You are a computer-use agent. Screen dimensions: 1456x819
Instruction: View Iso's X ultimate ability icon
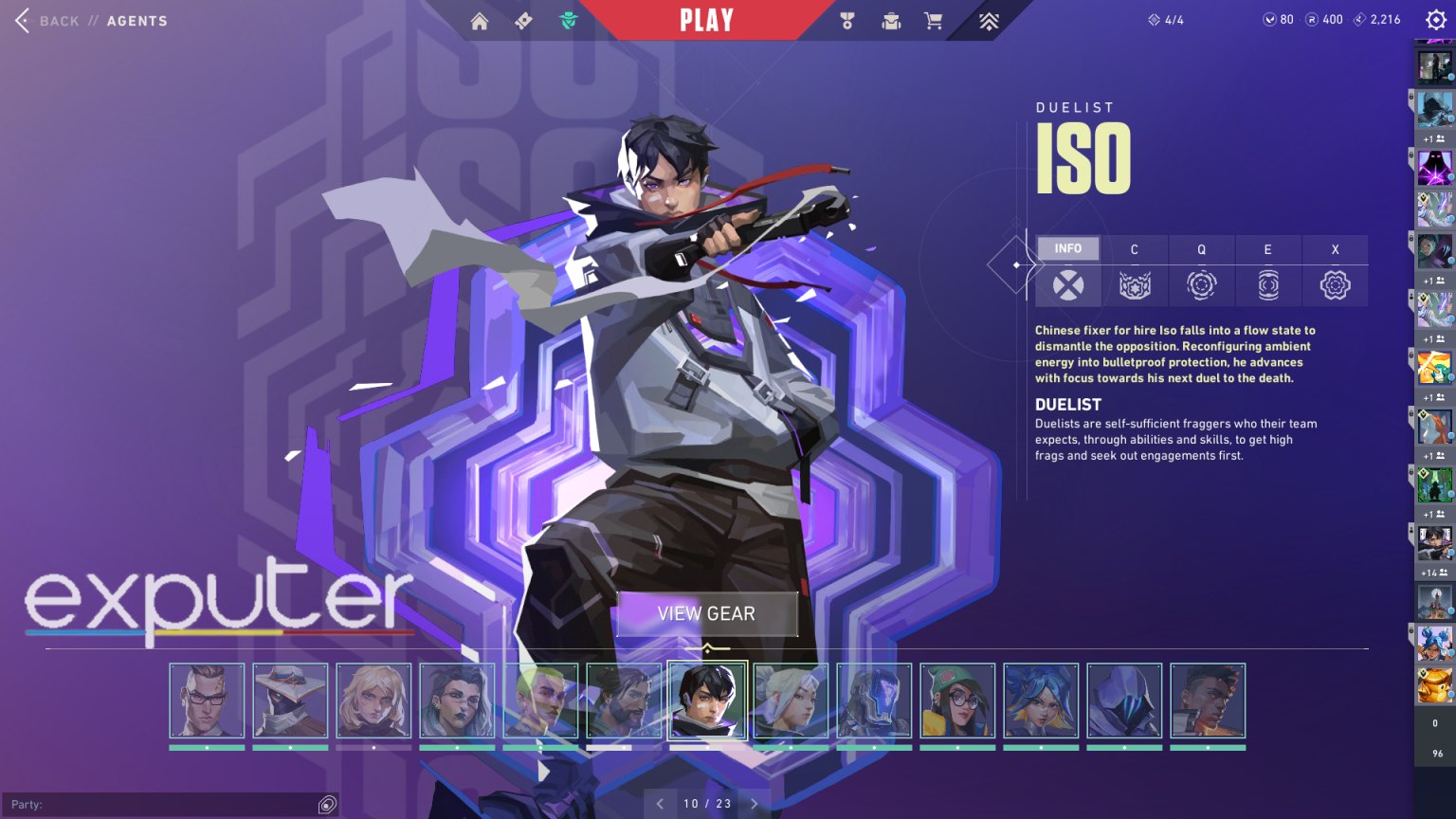(x=1335, y=283)
